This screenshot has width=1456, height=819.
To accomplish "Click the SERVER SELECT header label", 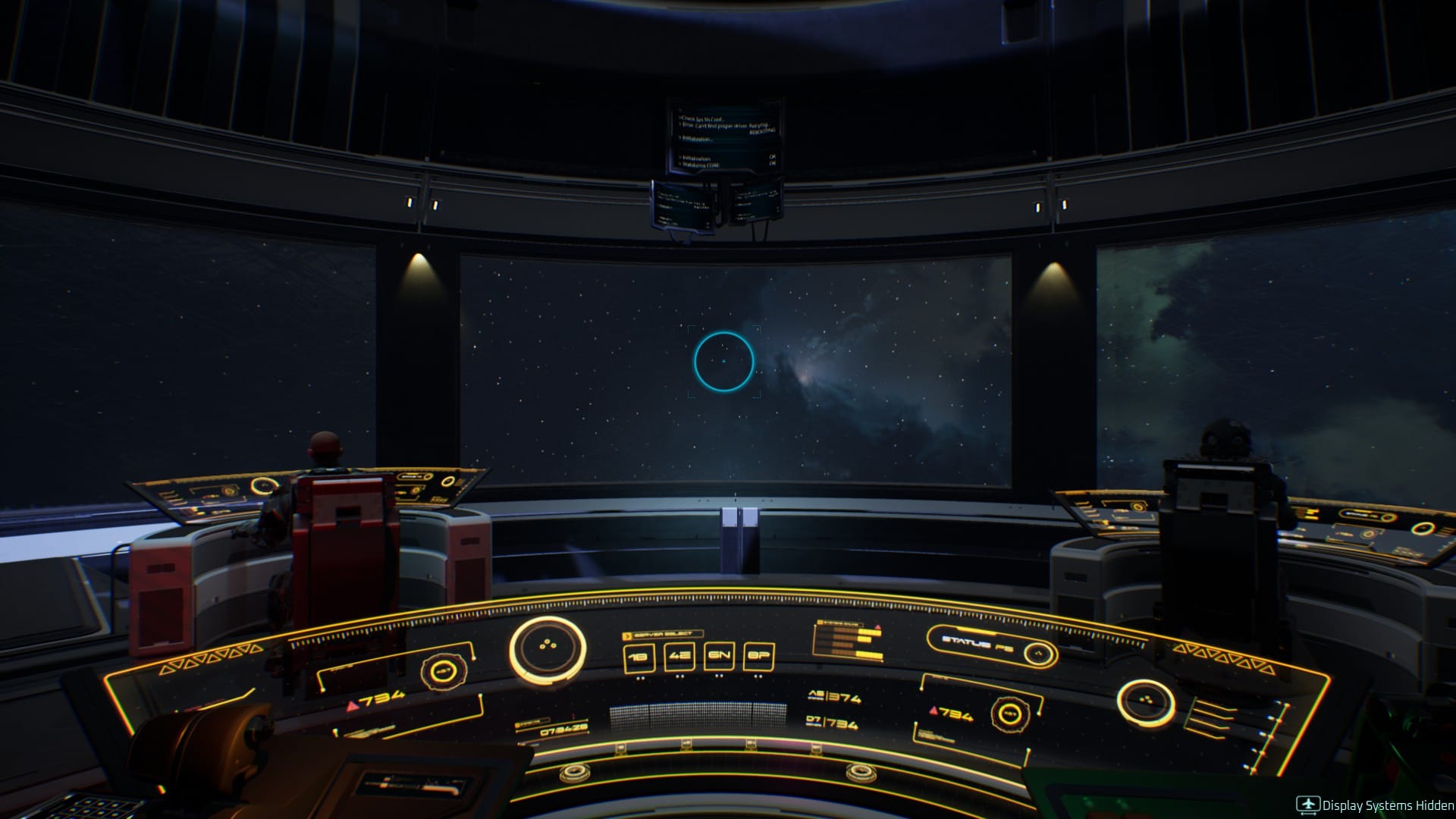I will (x=663, y=633).
